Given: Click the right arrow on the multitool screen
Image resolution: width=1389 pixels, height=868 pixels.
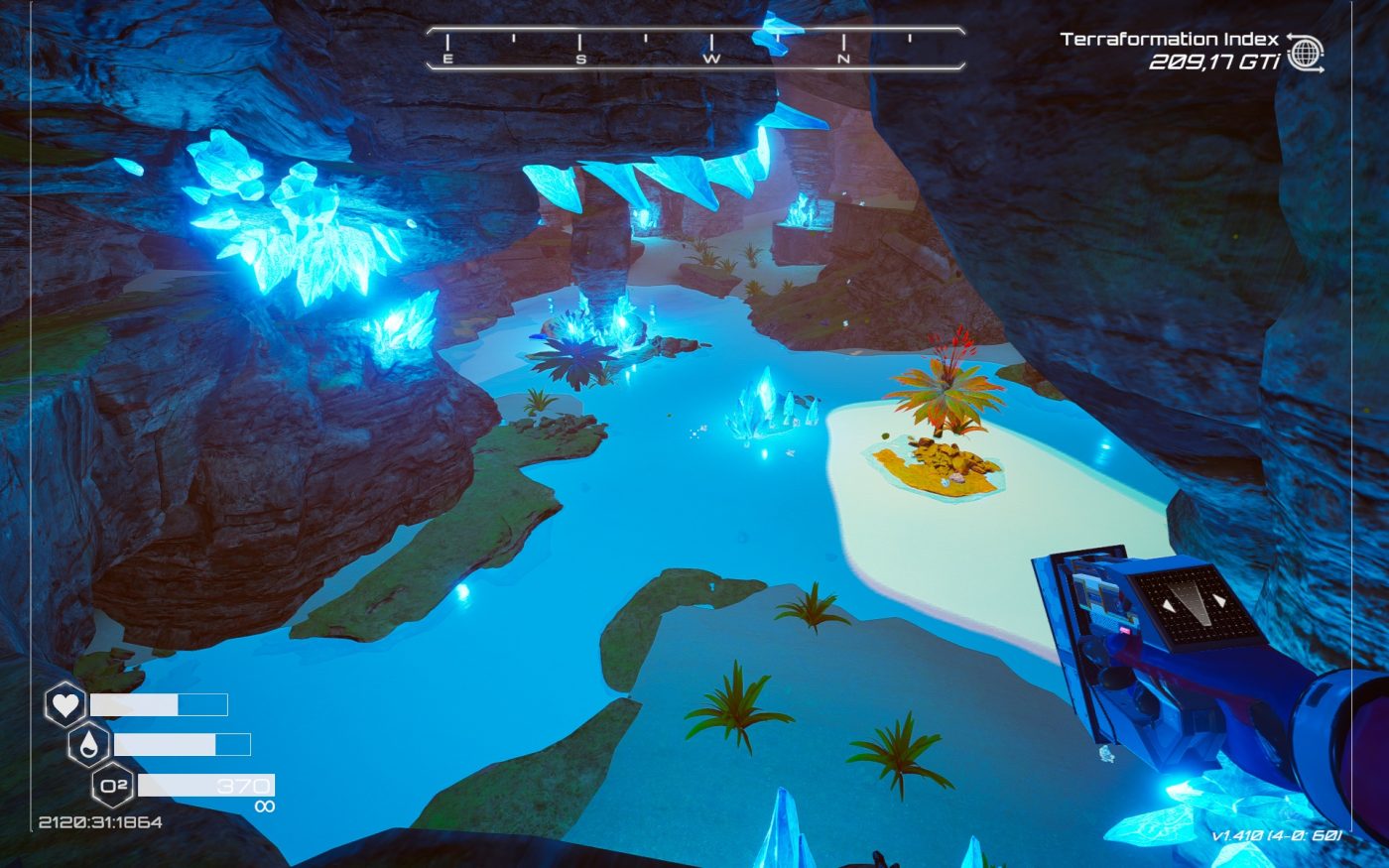Looking at the screenshot, I should point(1219,599).
